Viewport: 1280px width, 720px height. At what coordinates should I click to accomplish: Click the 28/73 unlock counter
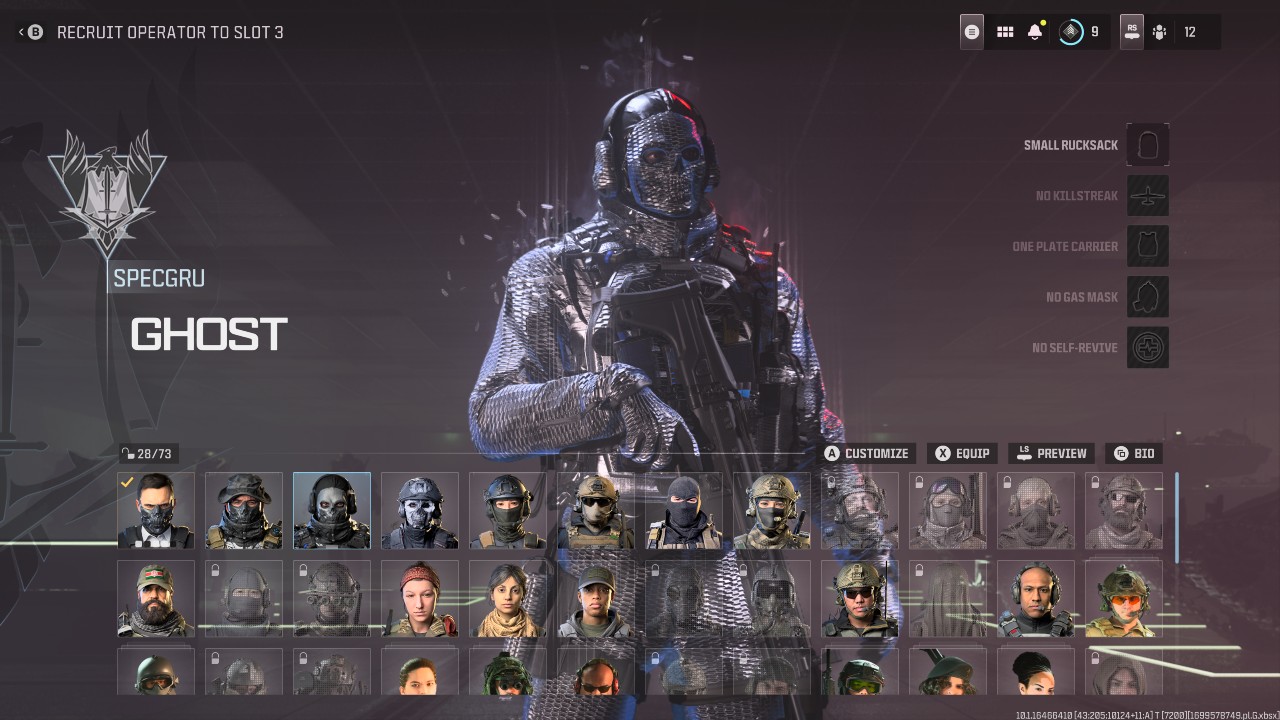click(x=147, y=453)
